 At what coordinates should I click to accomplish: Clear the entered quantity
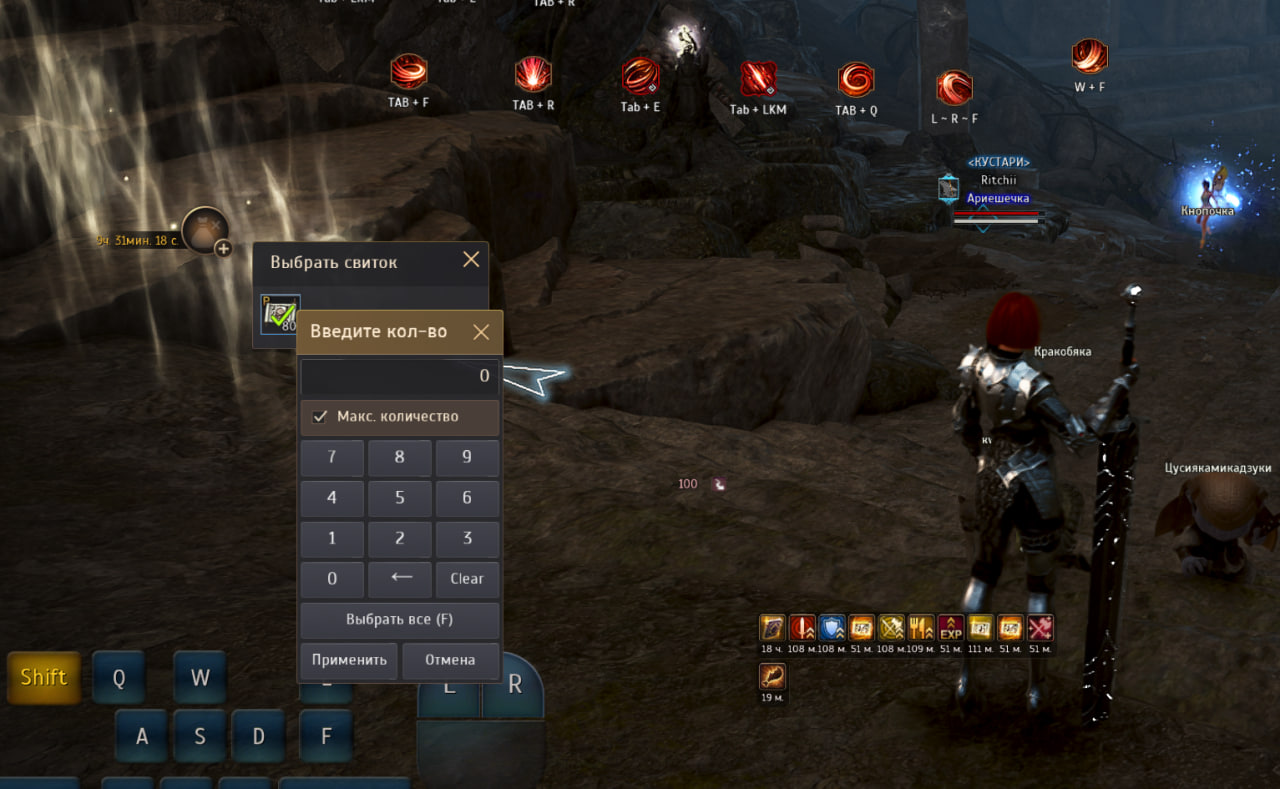(467, 579)
